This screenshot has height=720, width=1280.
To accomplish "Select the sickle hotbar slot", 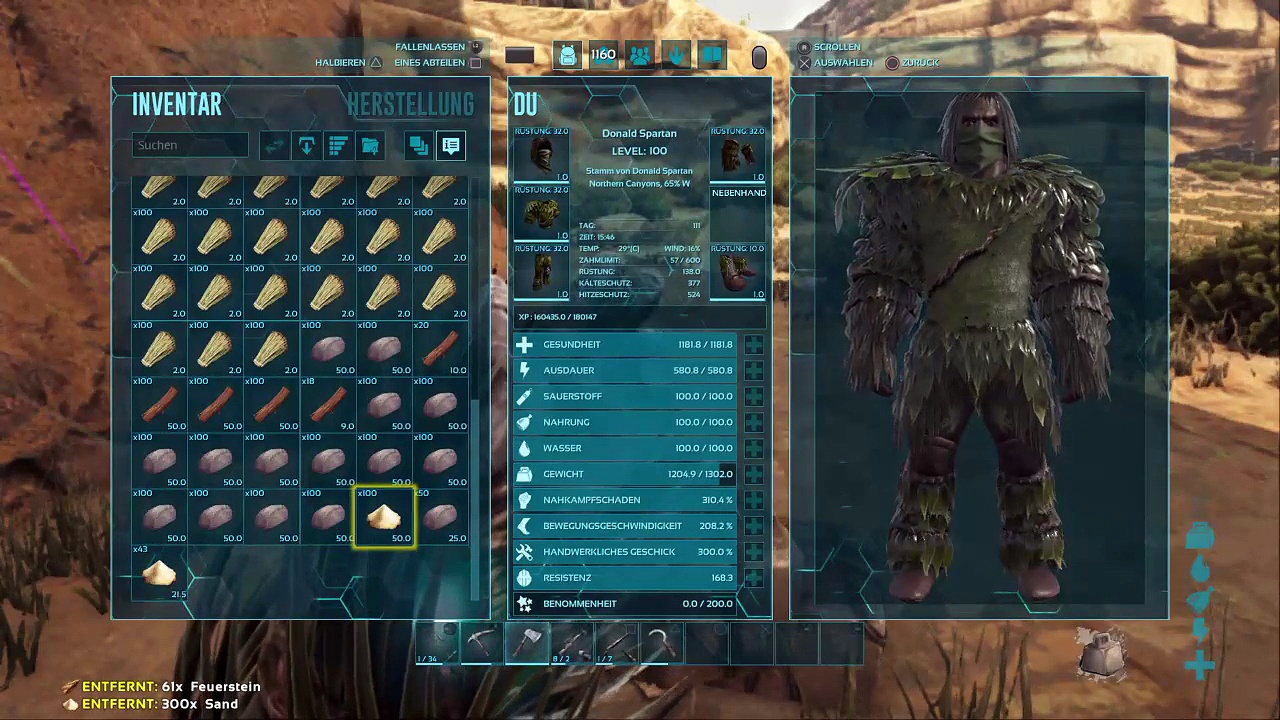I will [x=660, y=643].
